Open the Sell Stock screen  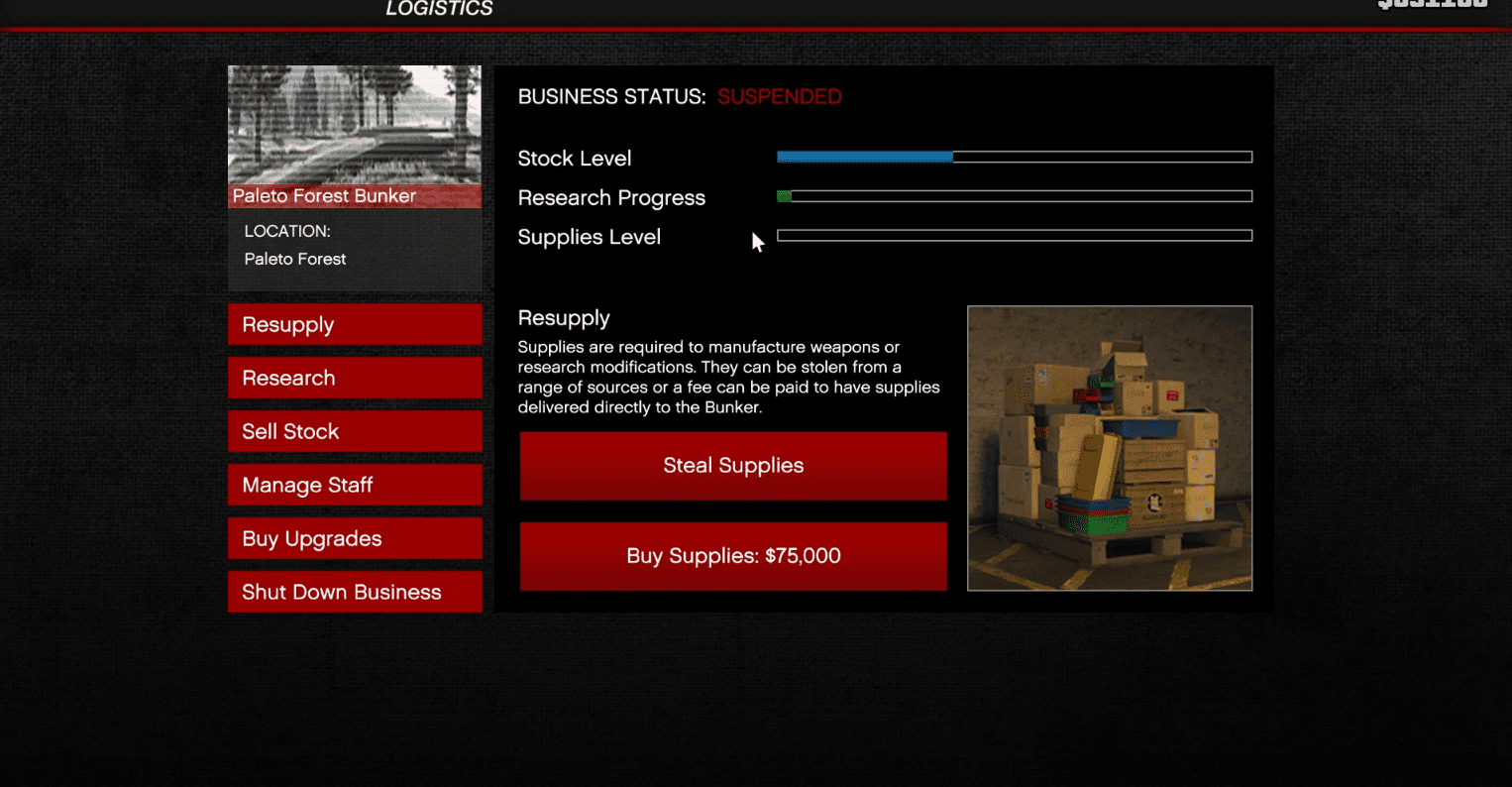click(354, 431)
